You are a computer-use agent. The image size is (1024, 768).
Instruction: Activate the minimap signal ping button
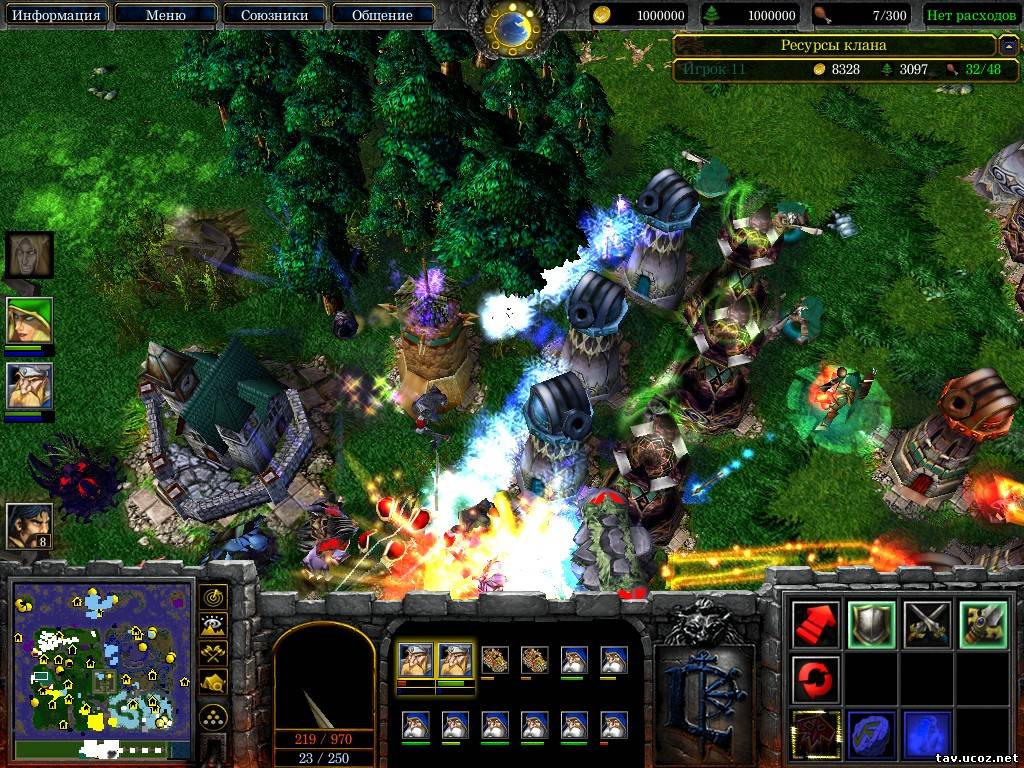pos(213,598)
